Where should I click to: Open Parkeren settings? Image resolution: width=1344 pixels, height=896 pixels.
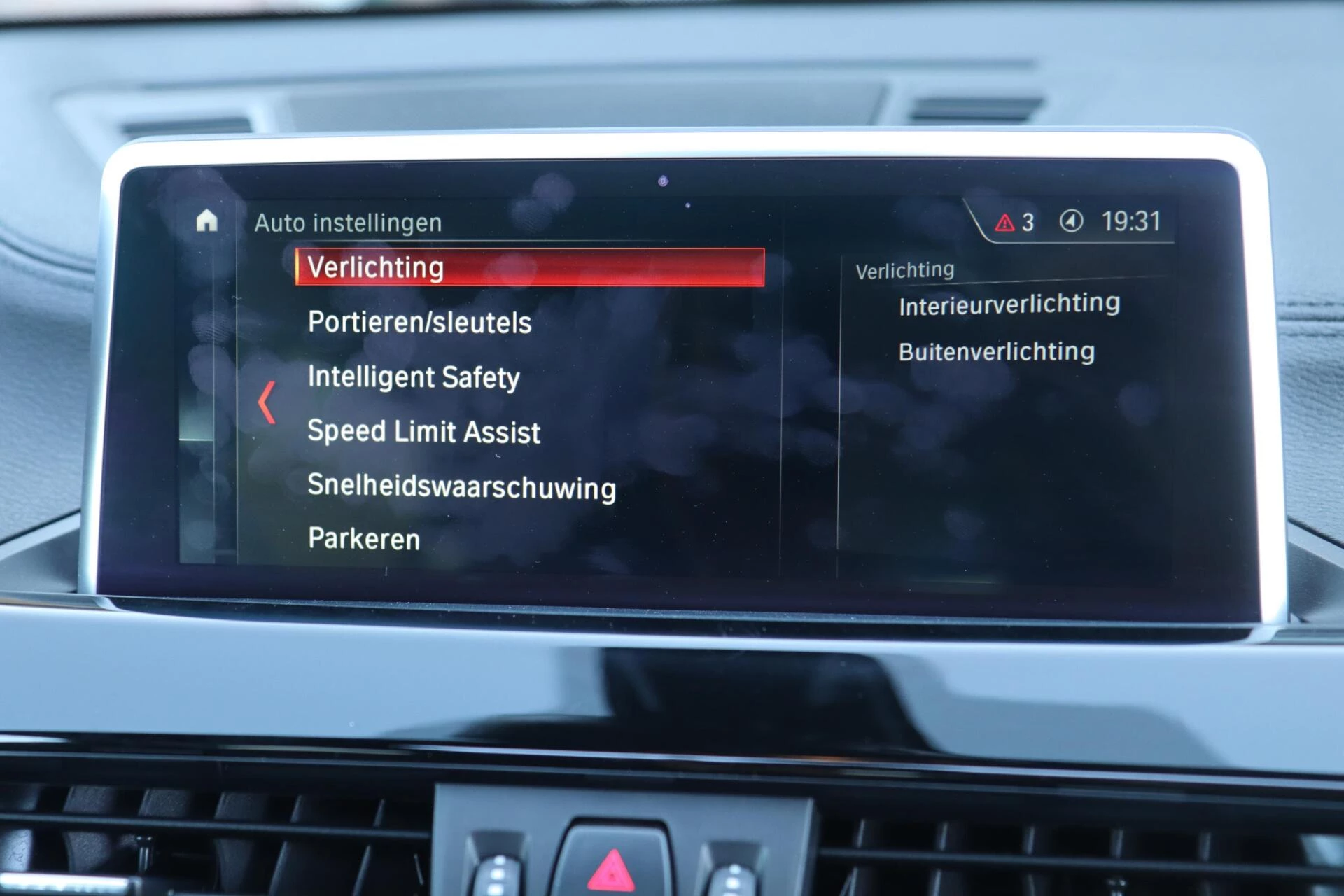point(363,539)
